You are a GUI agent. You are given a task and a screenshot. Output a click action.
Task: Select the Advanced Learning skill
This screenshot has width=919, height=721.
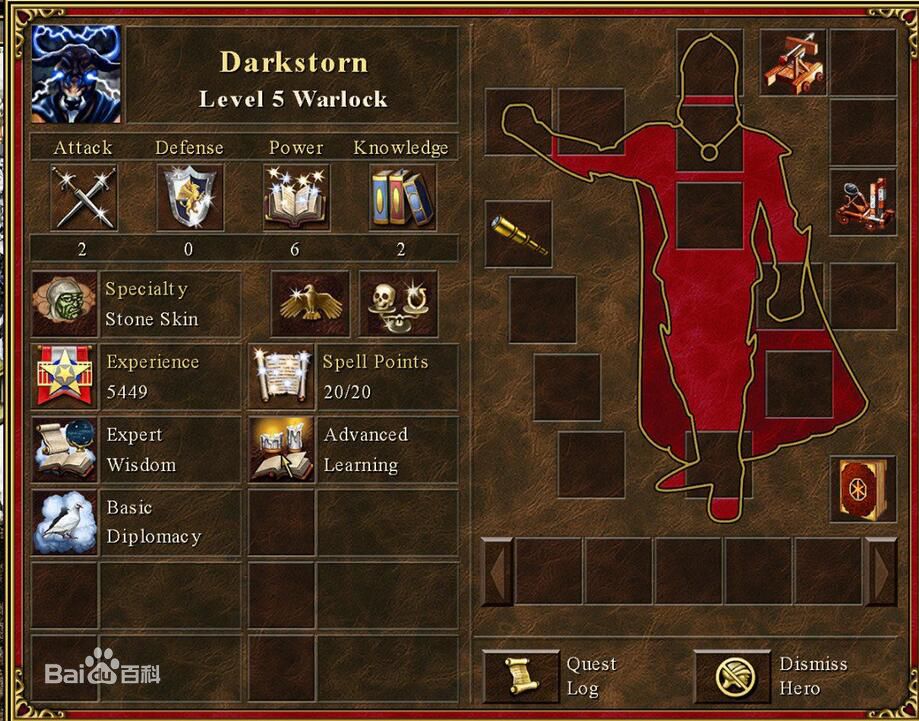282,449
